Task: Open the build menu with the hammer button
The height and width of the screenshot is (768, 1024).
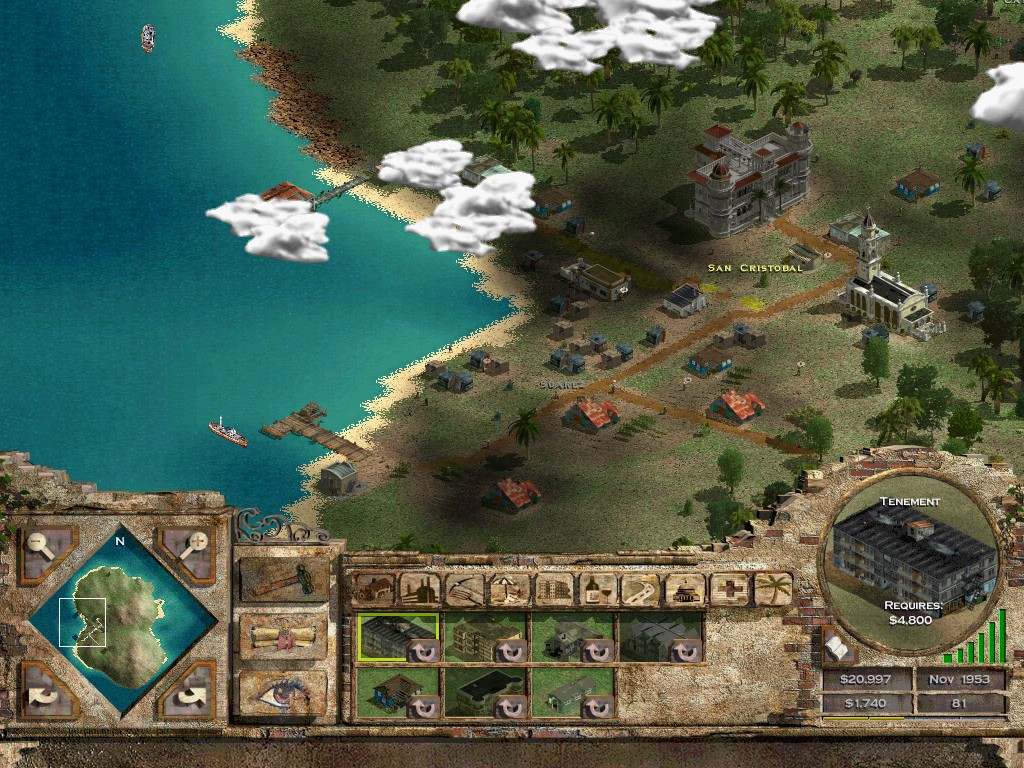Action: pyautogui.click(x=284, y=580)
